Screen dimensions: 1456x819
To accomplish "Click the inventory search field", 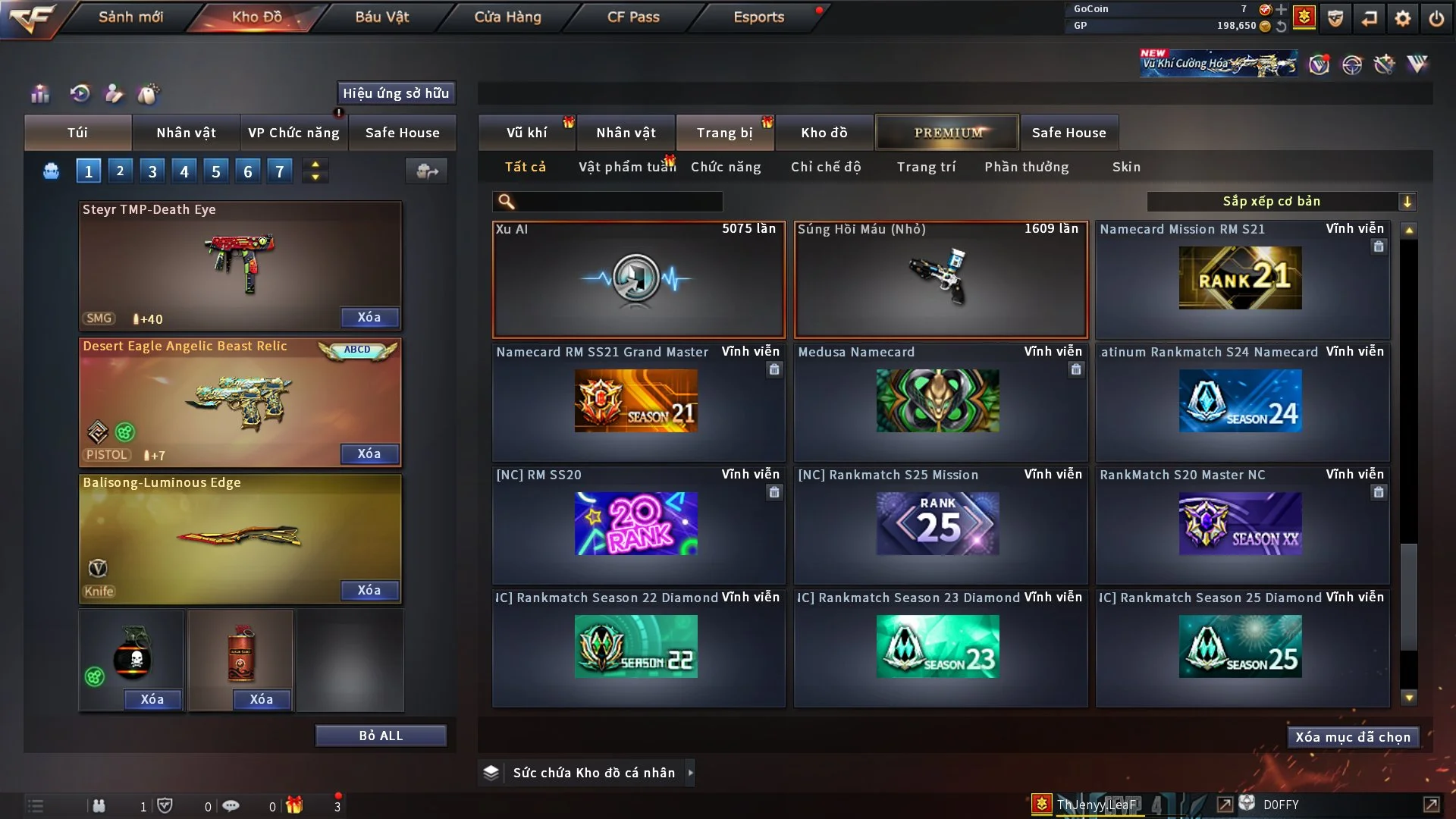I will click(x=618, y=201).
